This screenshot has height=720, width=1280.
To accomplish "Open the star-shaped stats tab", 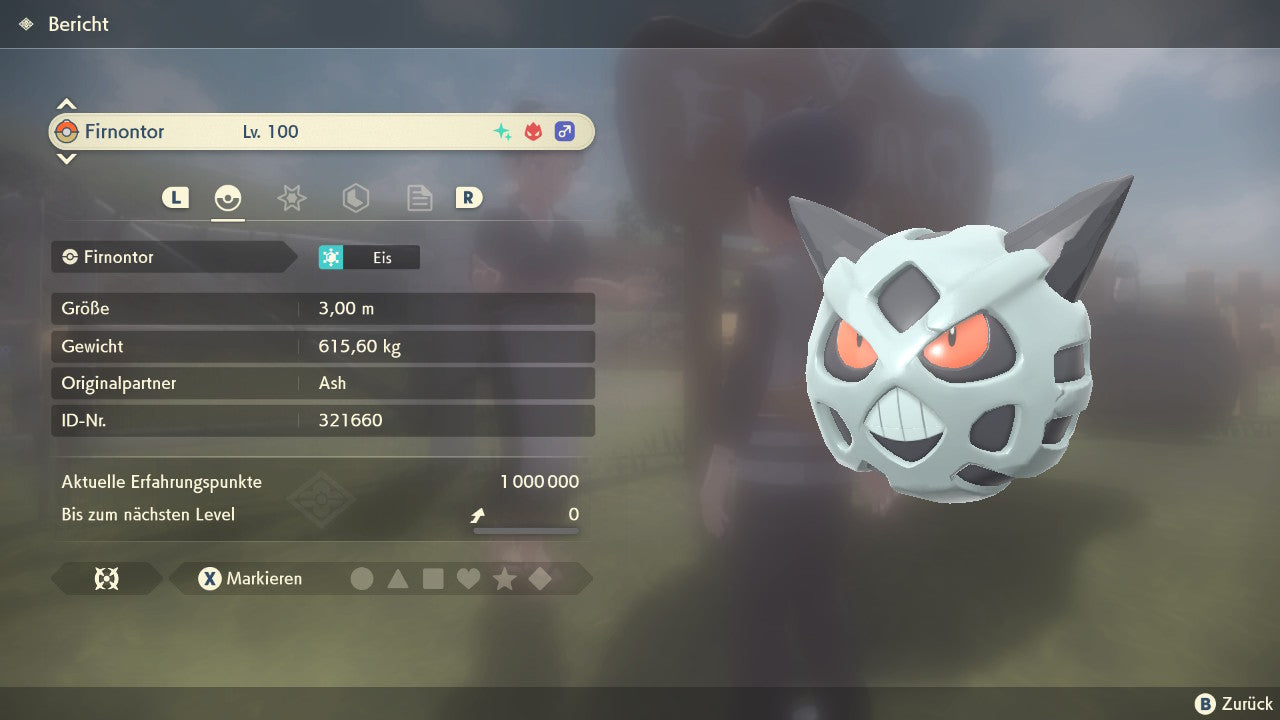I will coord(291,198).
